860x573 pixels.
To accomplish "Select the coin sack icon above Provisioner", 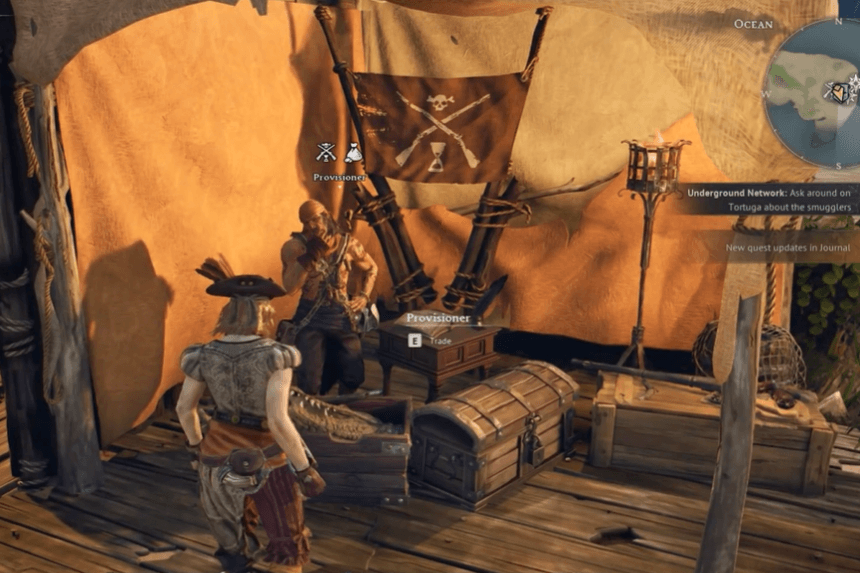I will tap(353, 153).
